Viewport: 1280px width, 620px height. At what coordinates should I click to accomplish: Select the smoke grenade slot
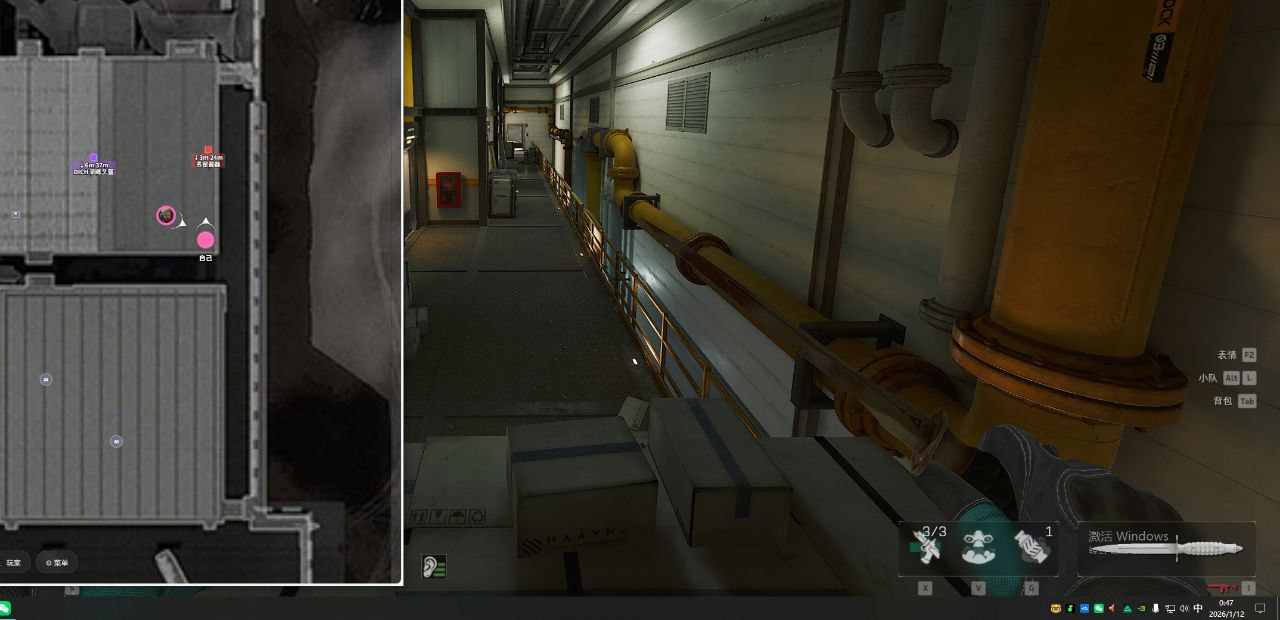pyautogui.click(x=1031, y=547)
